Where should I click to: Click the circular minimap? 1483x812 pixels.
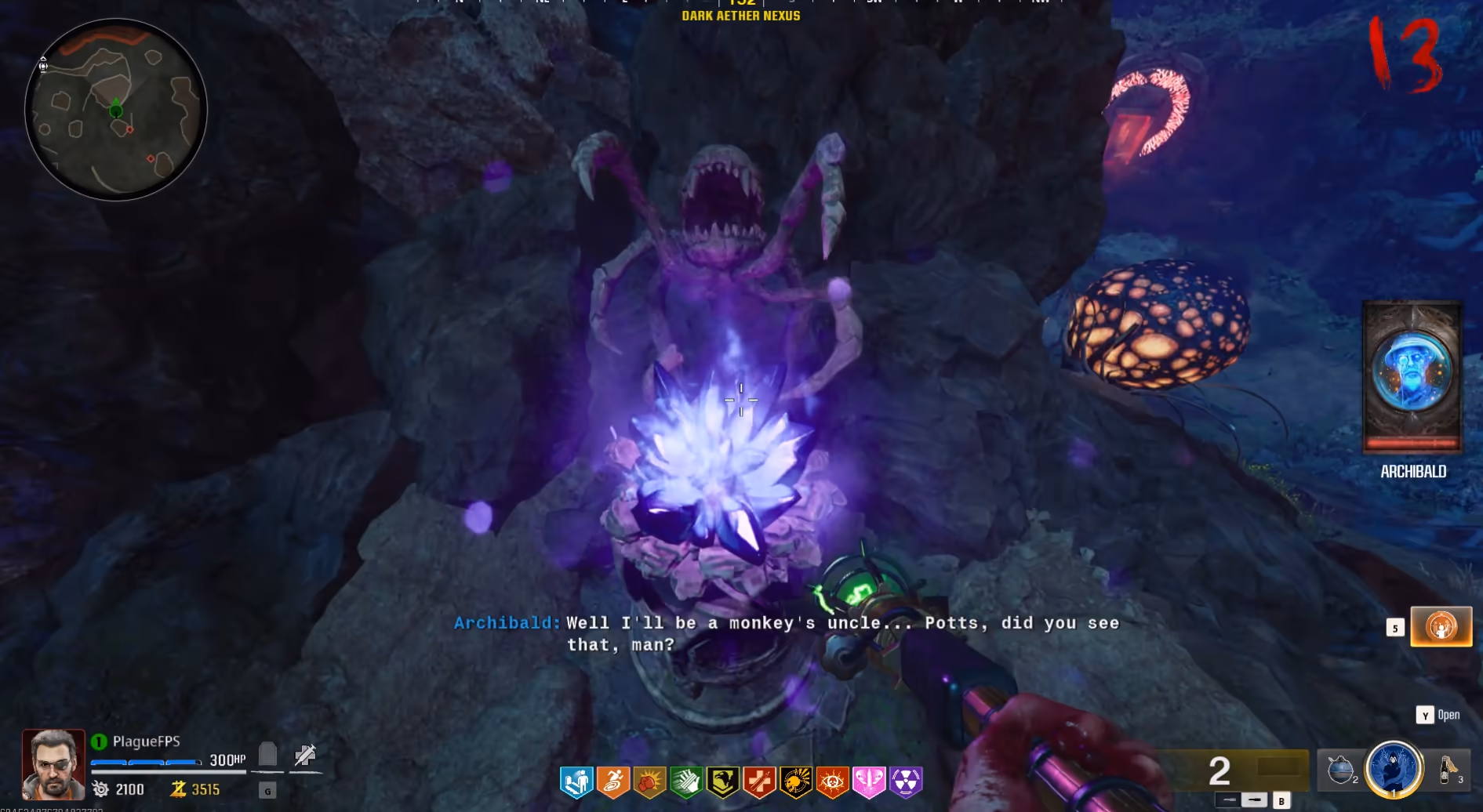tap(116, 110)
